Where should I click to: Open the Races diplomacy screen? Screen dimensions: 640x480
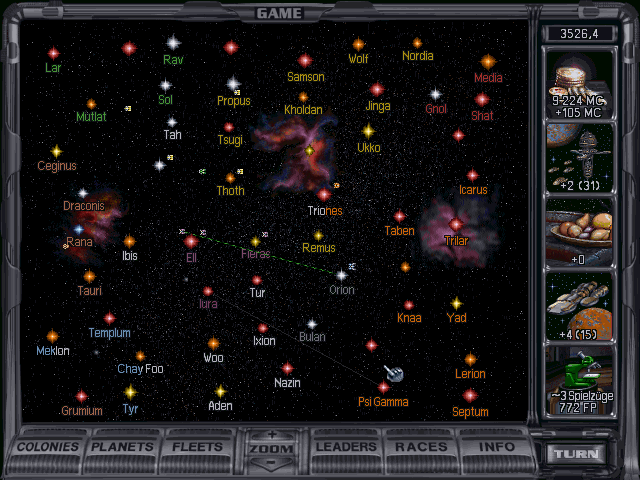(x=421, y=446)
